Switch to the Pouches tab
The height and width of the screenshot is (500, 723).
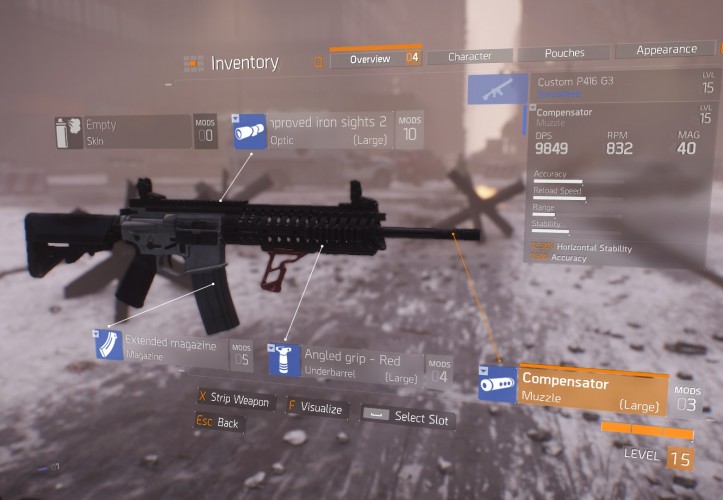564,53
